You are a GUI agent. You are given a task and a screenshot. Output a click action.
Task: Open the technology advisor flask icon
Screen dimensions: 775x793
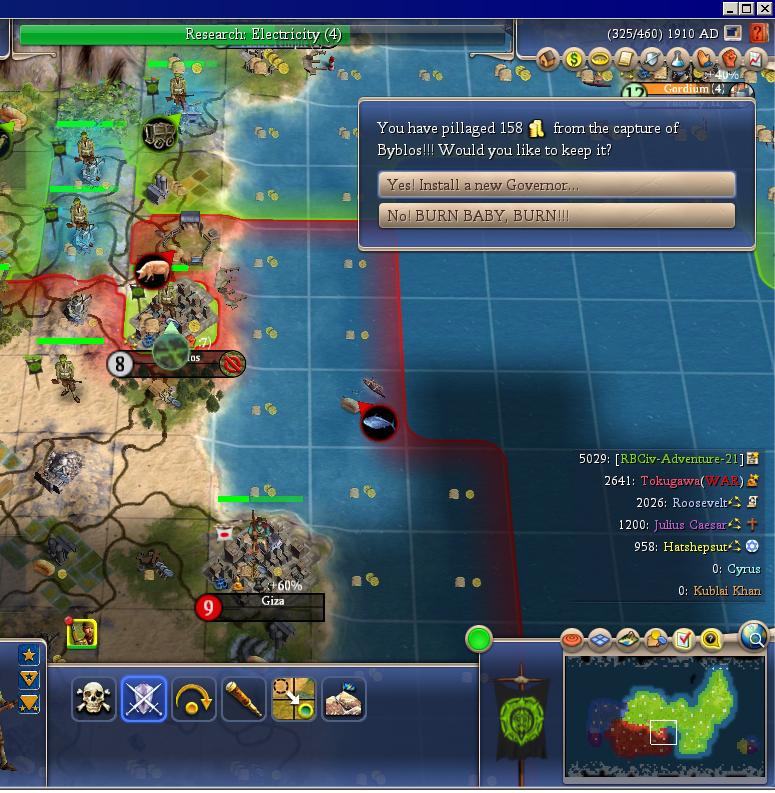pyautogui.click(x=678, y=59)
